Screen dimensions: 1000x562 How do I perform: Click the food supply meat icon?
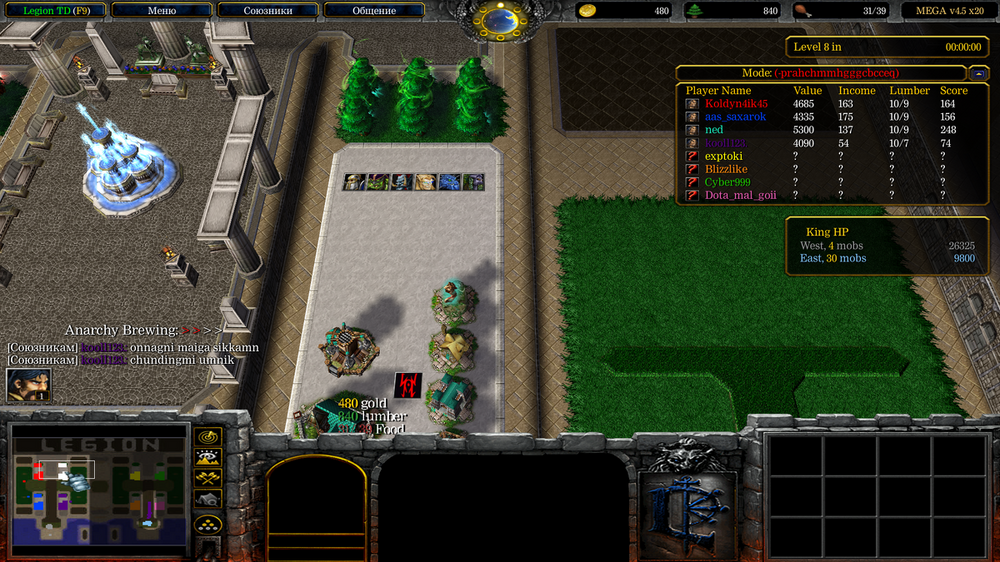pos(802,11)
